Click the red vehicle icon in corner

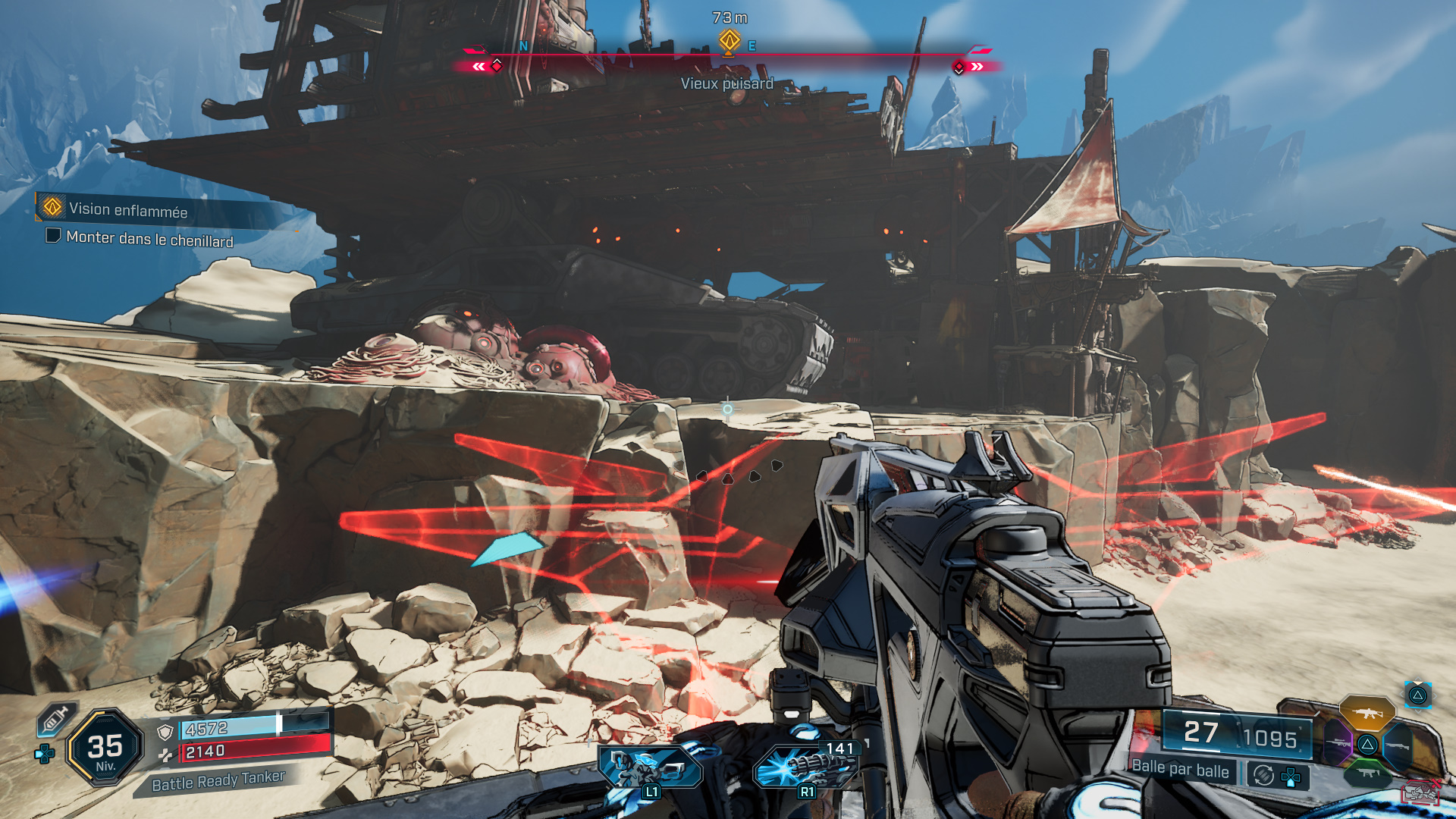[x=1420, y=792]
